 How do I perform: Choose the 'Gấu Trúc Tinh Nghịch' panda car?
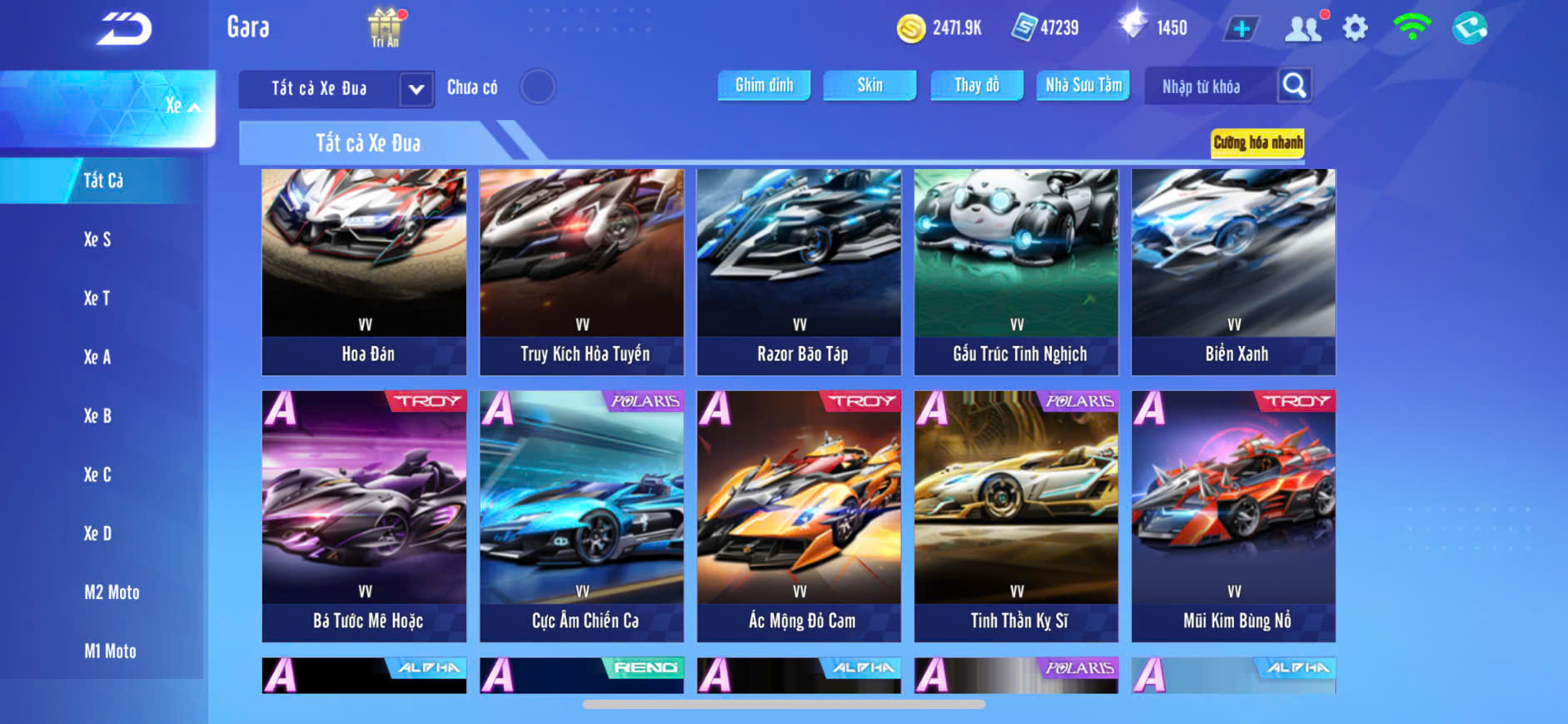1016,271
